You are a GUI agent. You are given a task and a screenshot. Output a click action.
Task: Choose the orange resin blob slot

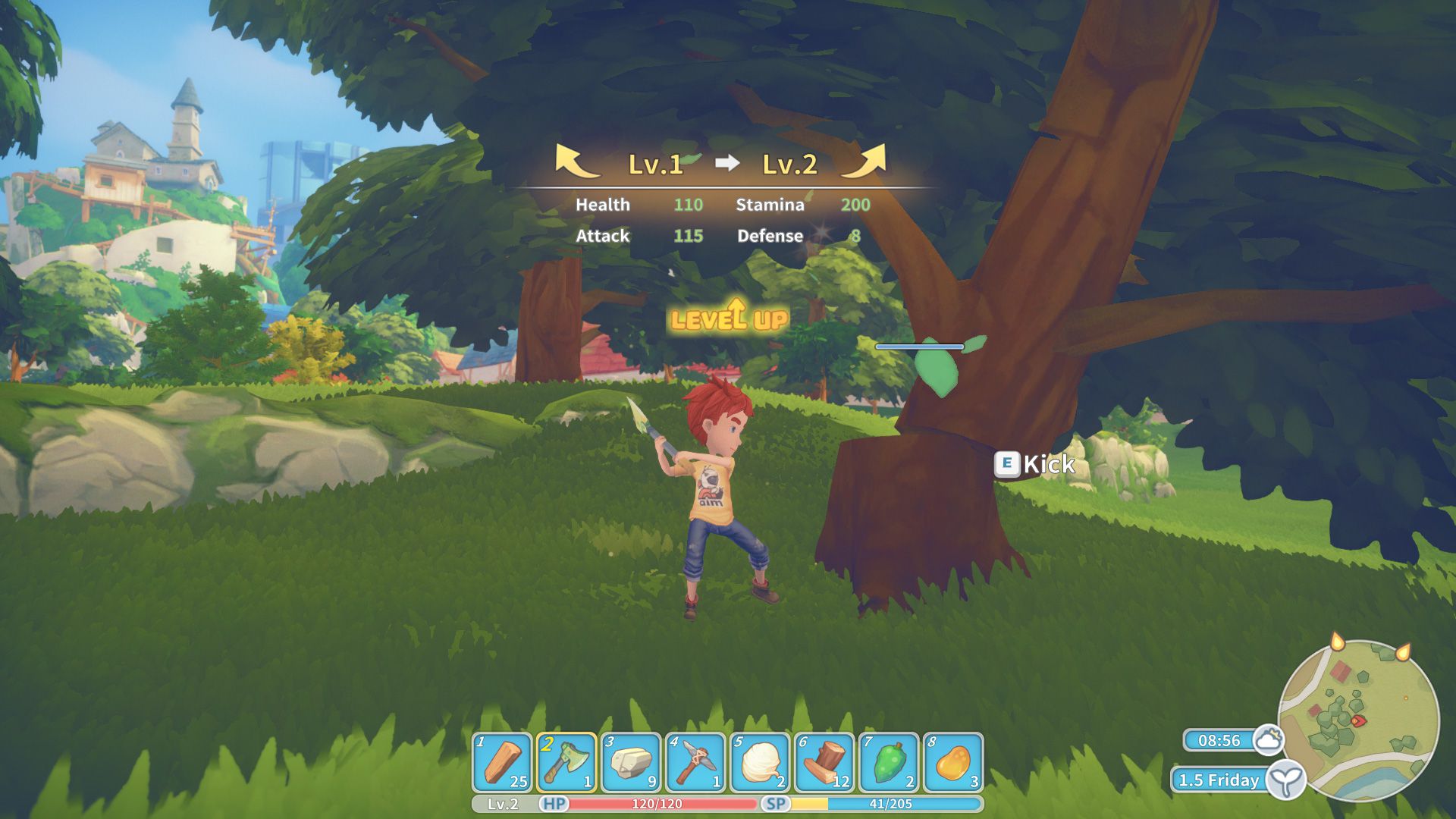click(953, 762)
